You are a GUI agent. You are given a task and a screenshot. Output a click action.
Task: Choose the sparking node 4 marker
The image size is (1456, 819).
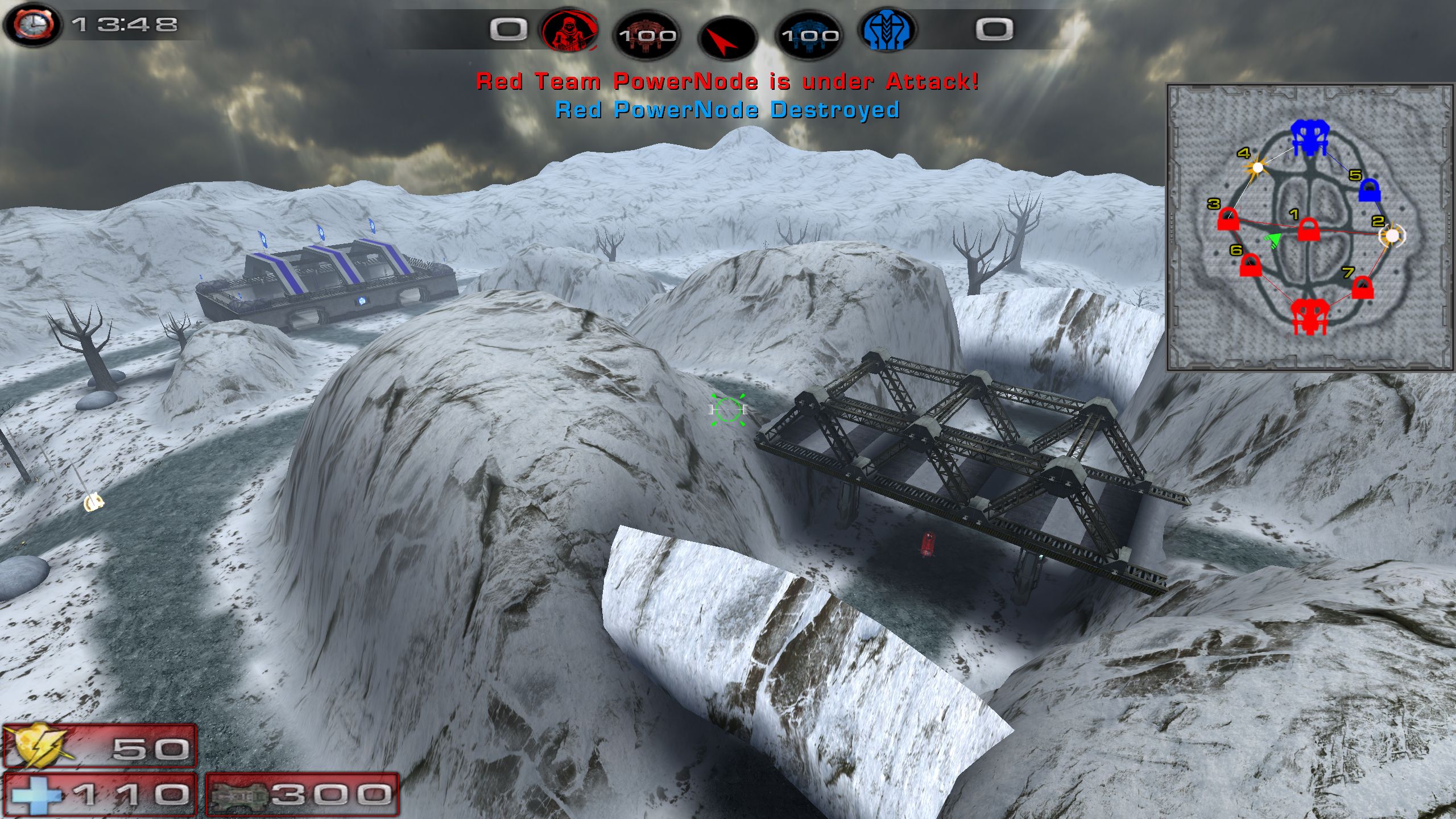(x=1258, y=168)
